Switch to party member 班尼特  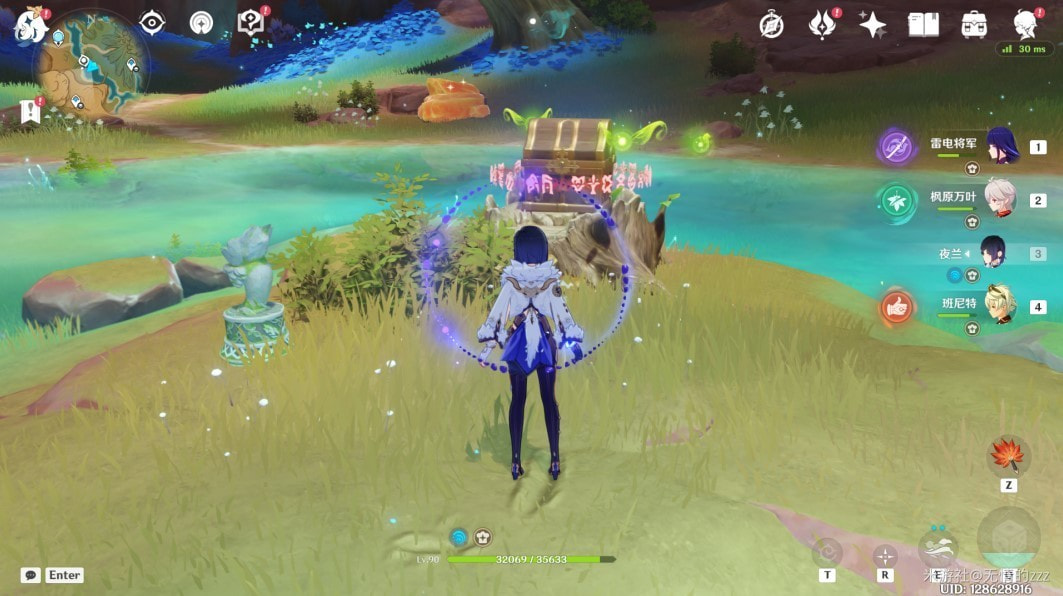(1000, 305)
